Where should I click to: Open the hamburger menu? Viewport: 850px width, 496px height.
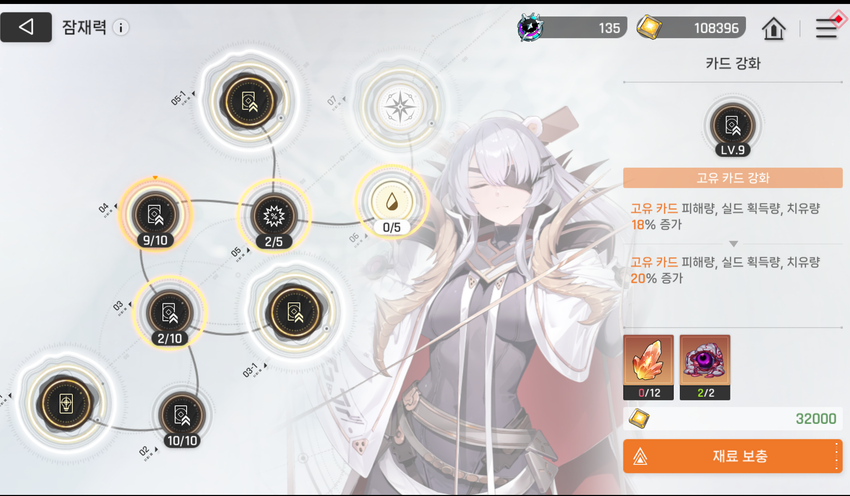click(x=826, y=28)
